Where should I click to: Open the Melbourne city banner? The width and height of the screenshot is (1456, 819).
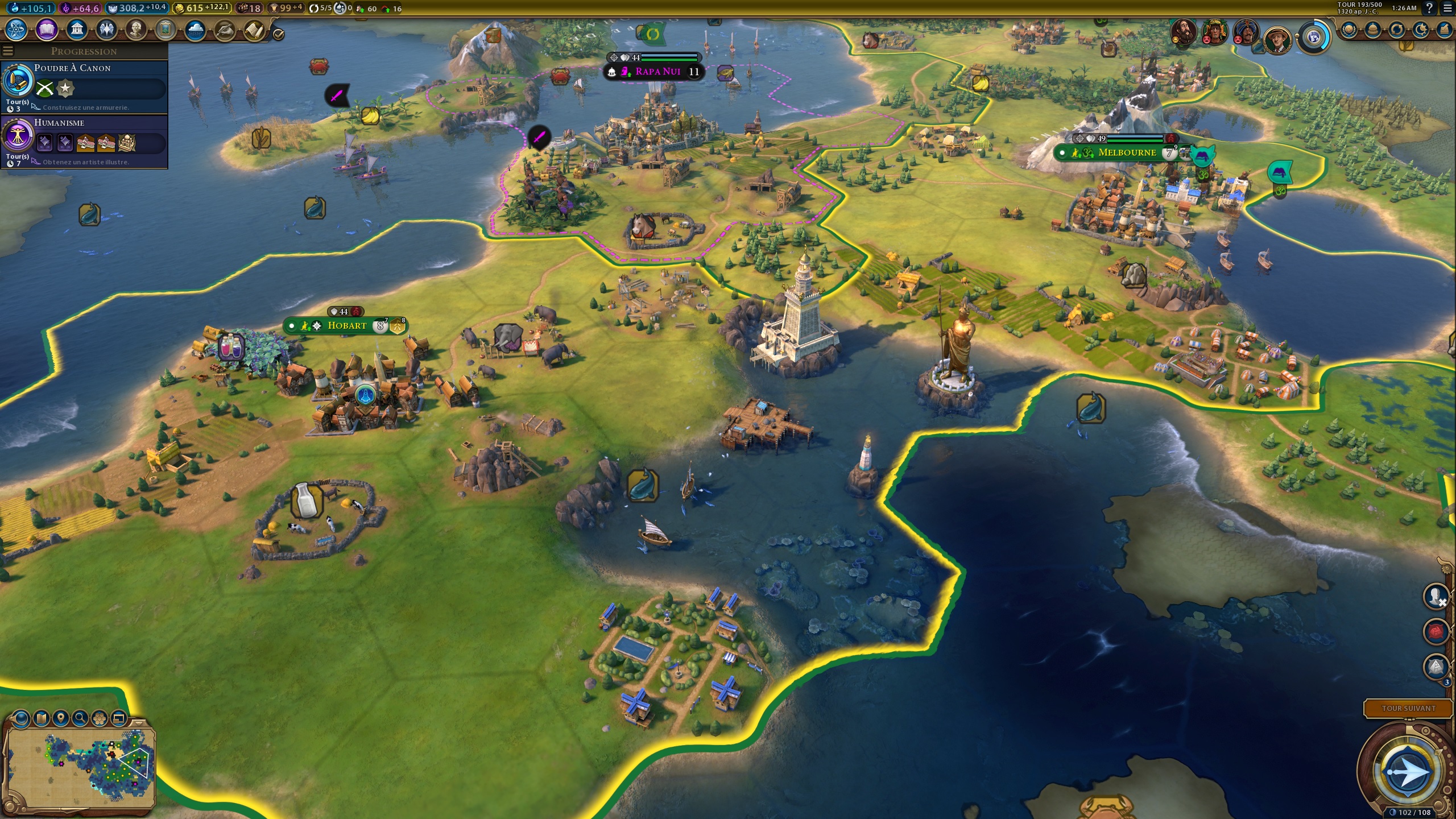(1127, 153)
